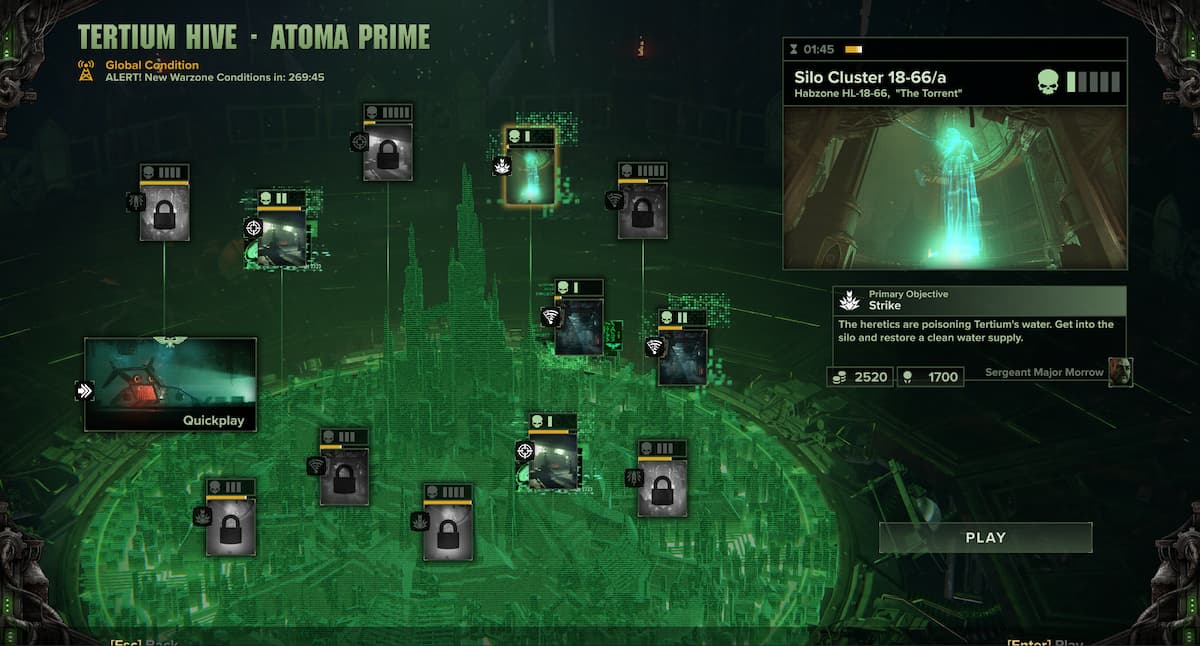Image resolution: width=1200 pixels, height=646 pixels.
Task: Click Sergeant Major Morrow's portrait
Action: [x=1120, y=371]
